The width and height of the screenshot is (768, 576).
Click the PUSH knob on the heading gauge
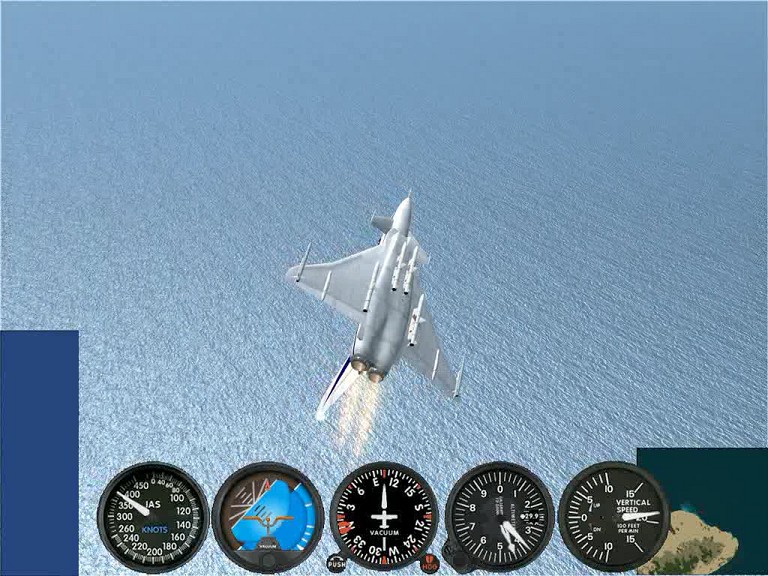(x=336, y=563)
